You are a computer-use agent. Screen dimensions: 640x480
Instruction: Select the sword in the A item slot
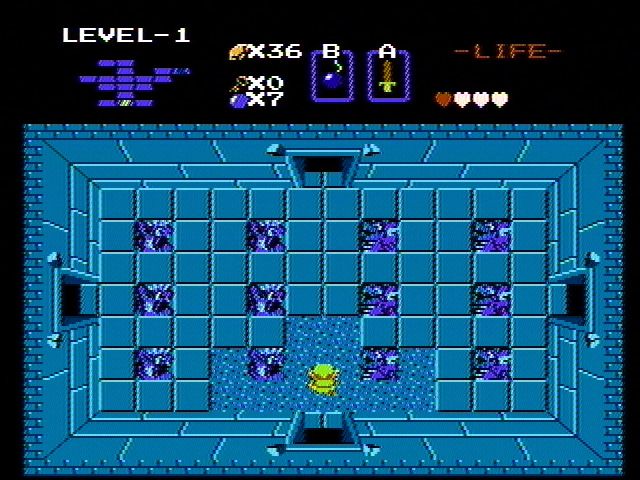387,78
